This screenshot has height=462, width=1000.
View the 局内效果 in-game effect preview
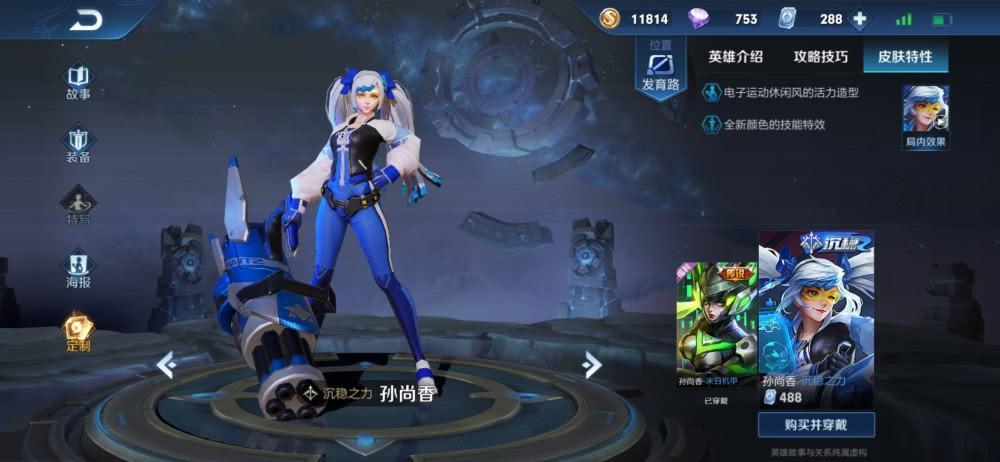tap(925, 116)
